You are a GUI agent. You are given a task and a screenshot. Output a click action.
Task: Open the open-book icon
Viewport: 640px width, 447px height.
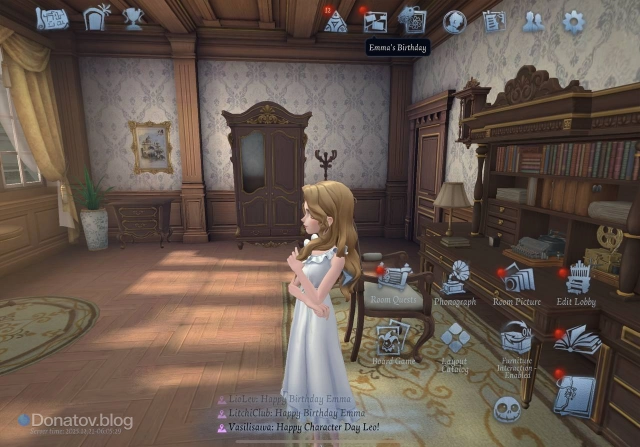[x=577, y=341]
